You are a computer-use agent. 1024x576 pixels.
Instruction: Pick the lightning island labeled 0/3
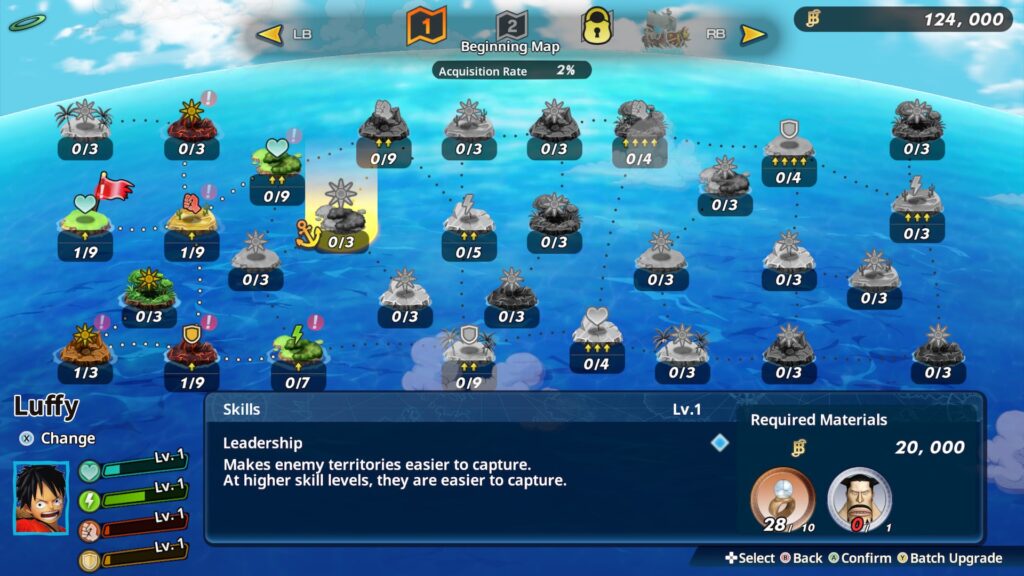pos(916,205)
